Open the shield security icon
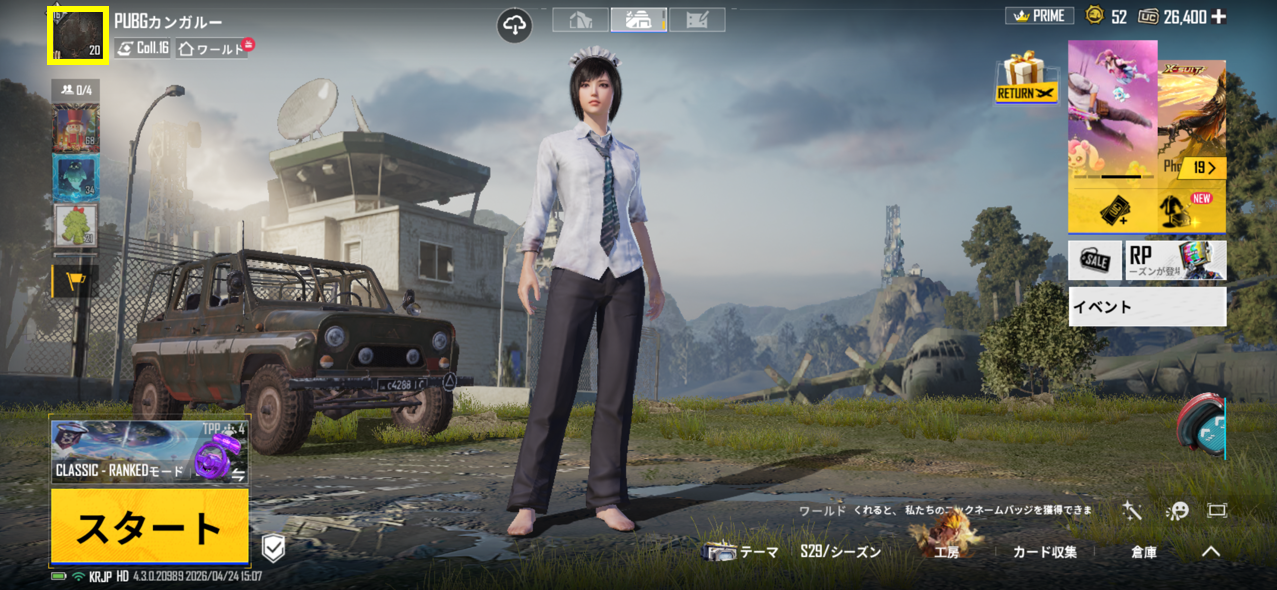Viewport: 1277px width, 590px height. [273, 547]
